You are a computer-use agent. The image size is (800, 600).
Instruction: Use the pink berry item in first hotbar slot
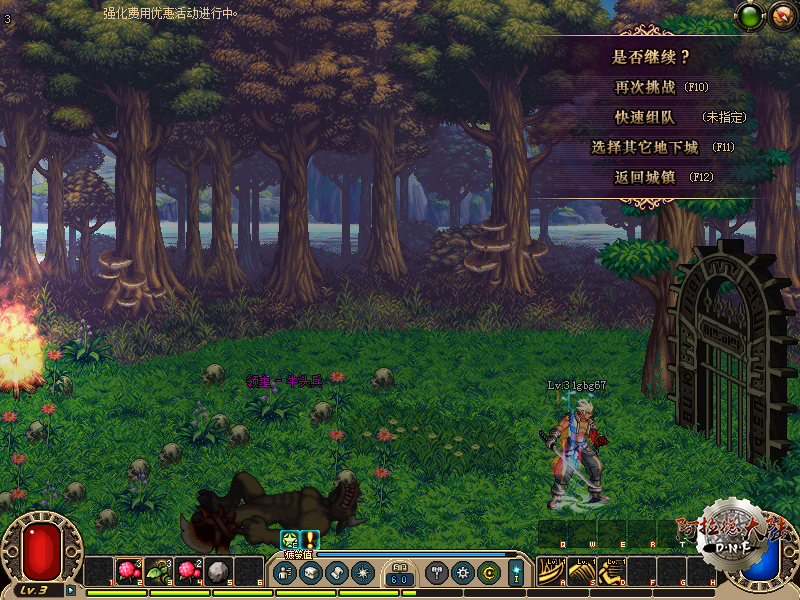(129, 571)
